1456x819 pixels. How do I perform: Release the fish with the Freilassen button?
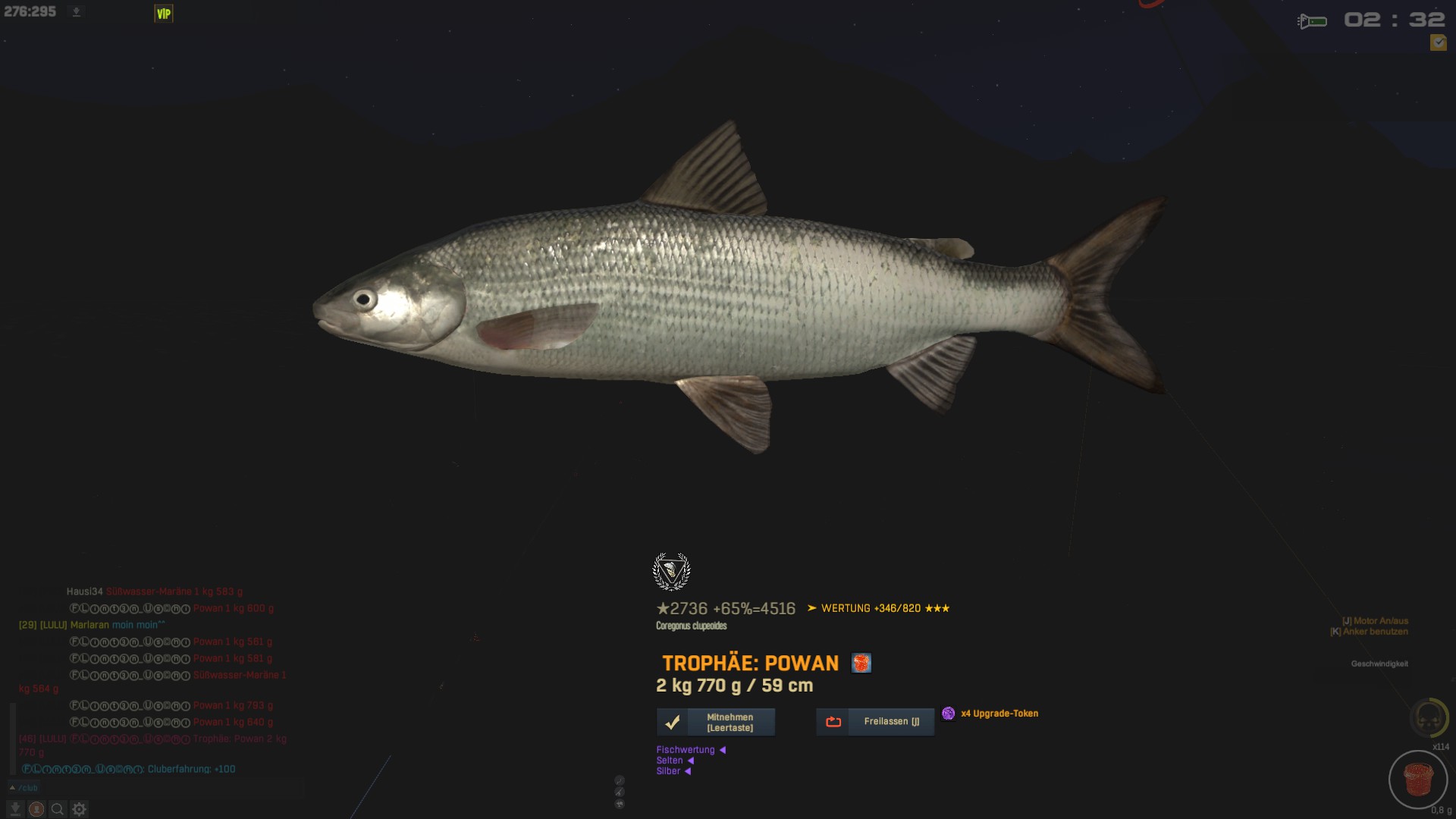coord(875,722)
